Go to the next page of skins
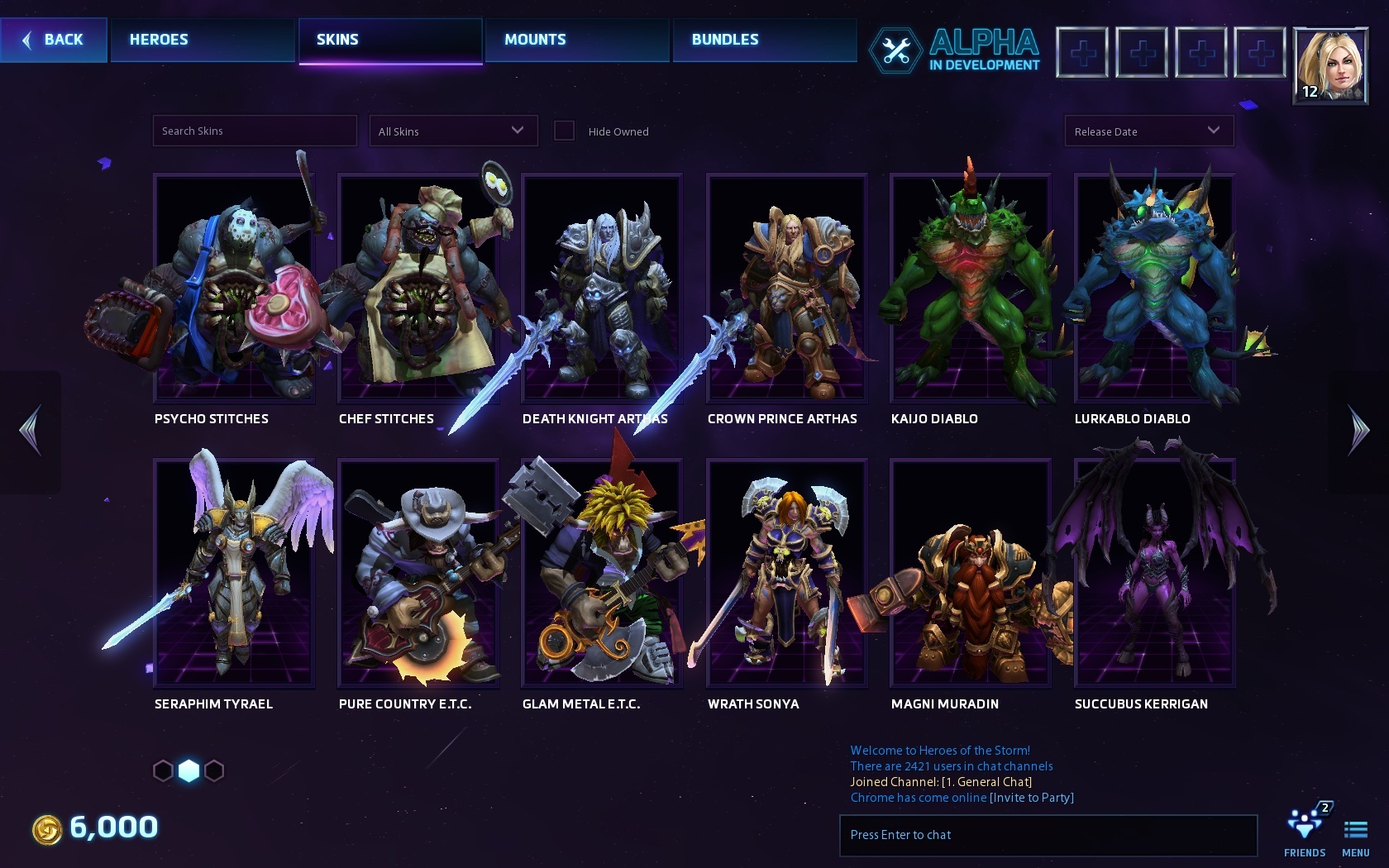Viewport: 1389px width, 868px height. 1358,431
